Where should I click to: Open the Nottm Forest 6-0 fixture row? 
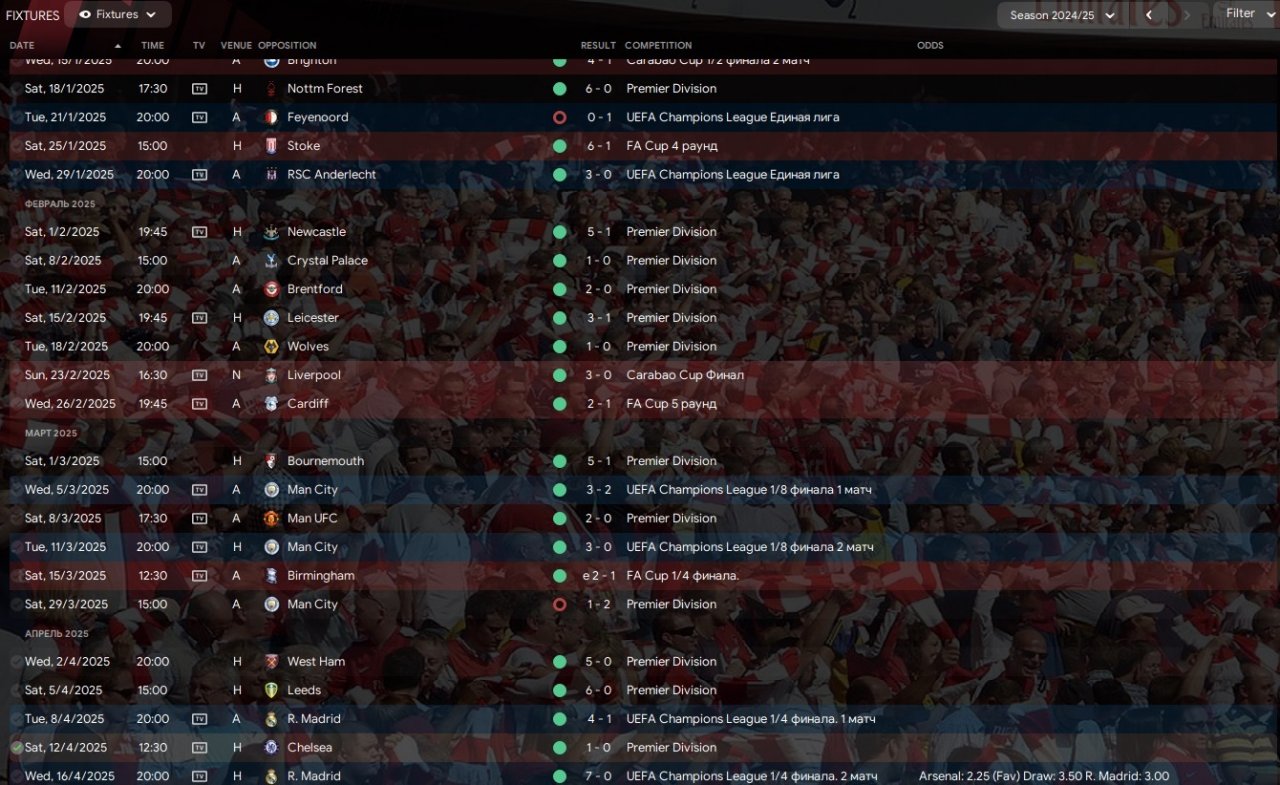[325, 88]
